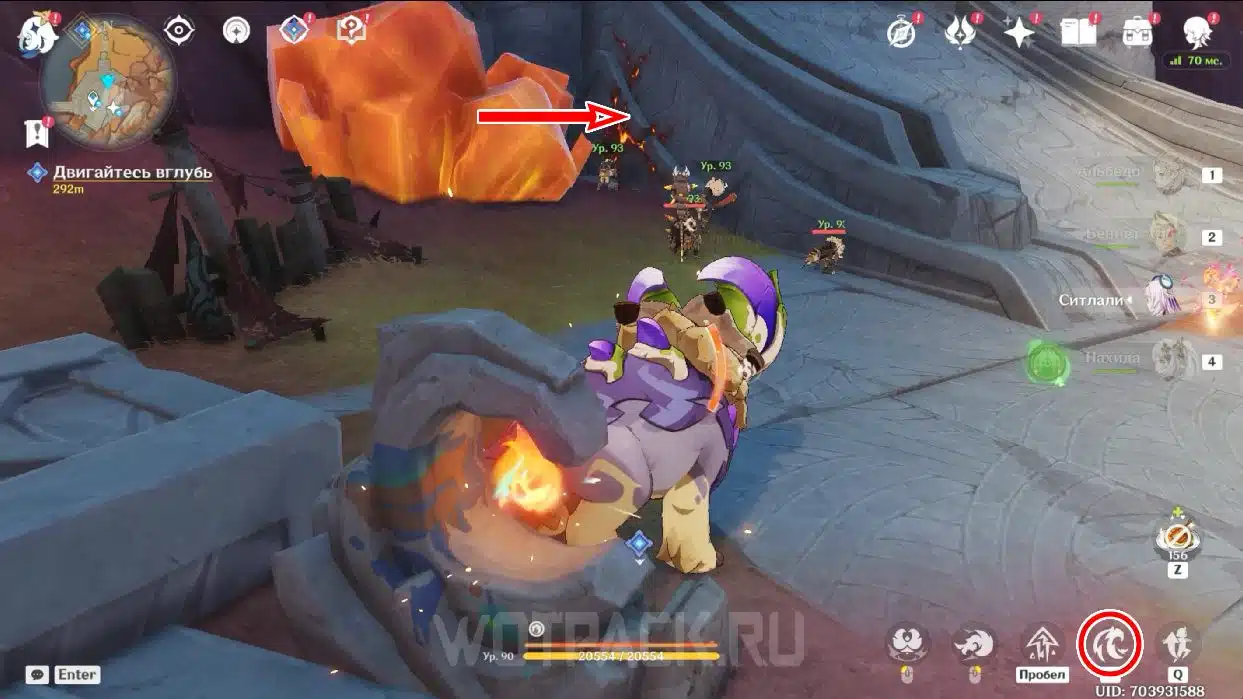Open the quest log exclamation banner
Image resolution: width=1243 pixels, height=699 pixels.
[x=35, y=132]
